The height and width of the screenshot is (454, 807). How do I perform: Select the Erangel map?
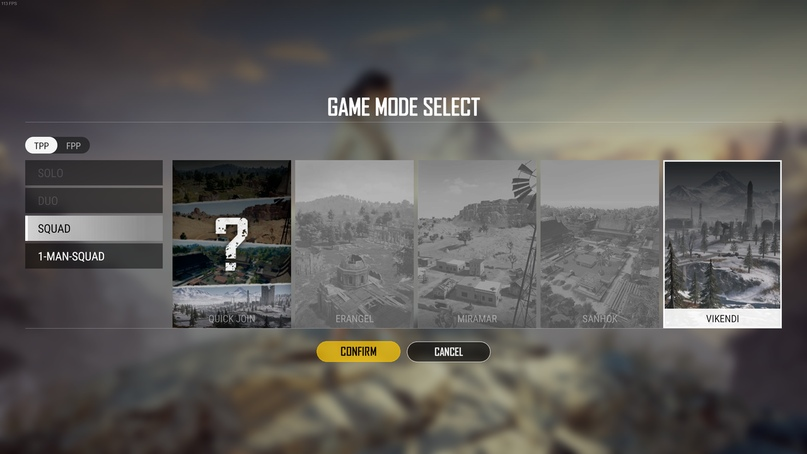(x=354, y=244)
